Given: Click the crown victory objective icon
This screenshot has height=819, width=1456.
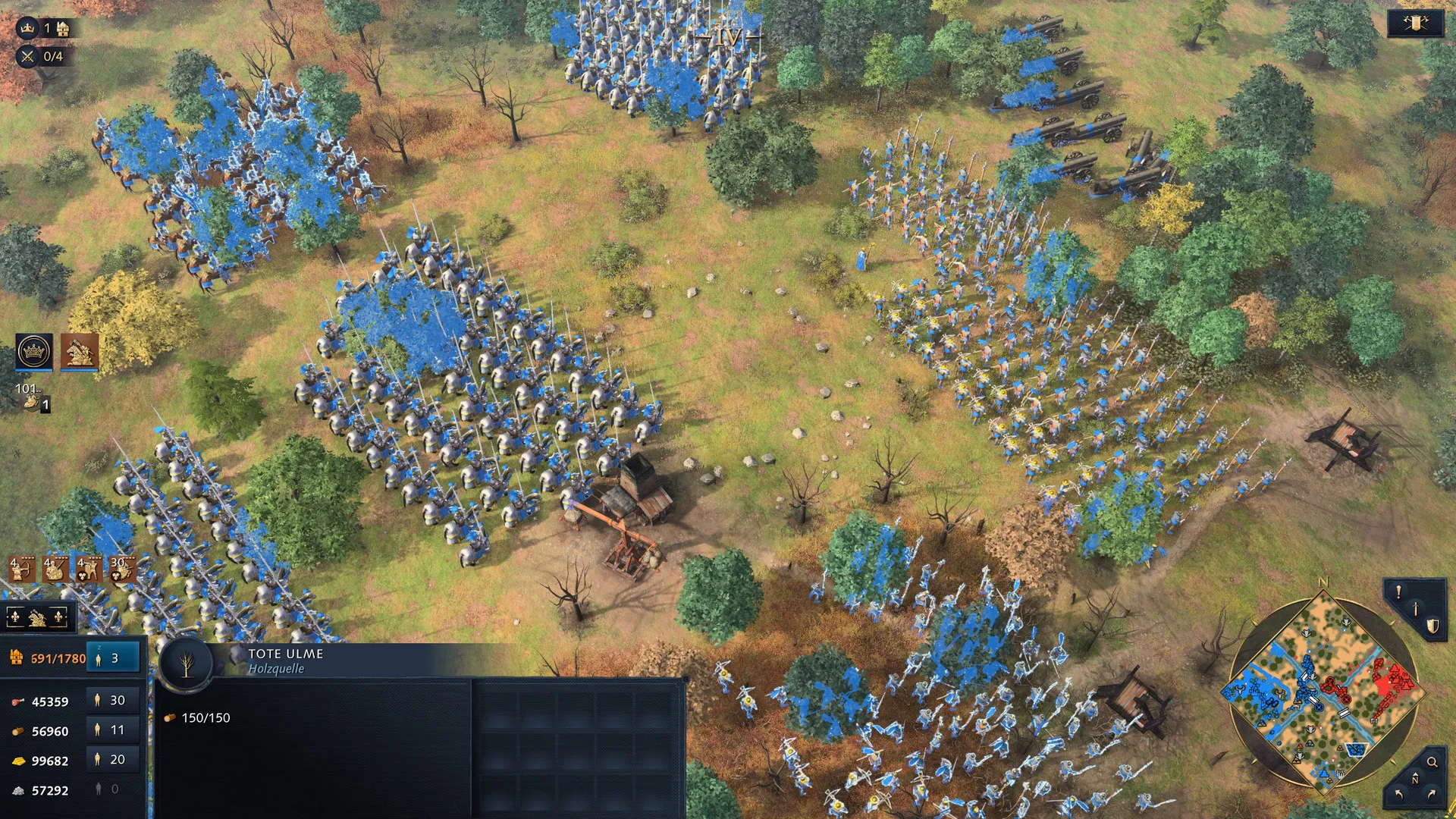Looking at the screenshot, I should coord(28,29).
